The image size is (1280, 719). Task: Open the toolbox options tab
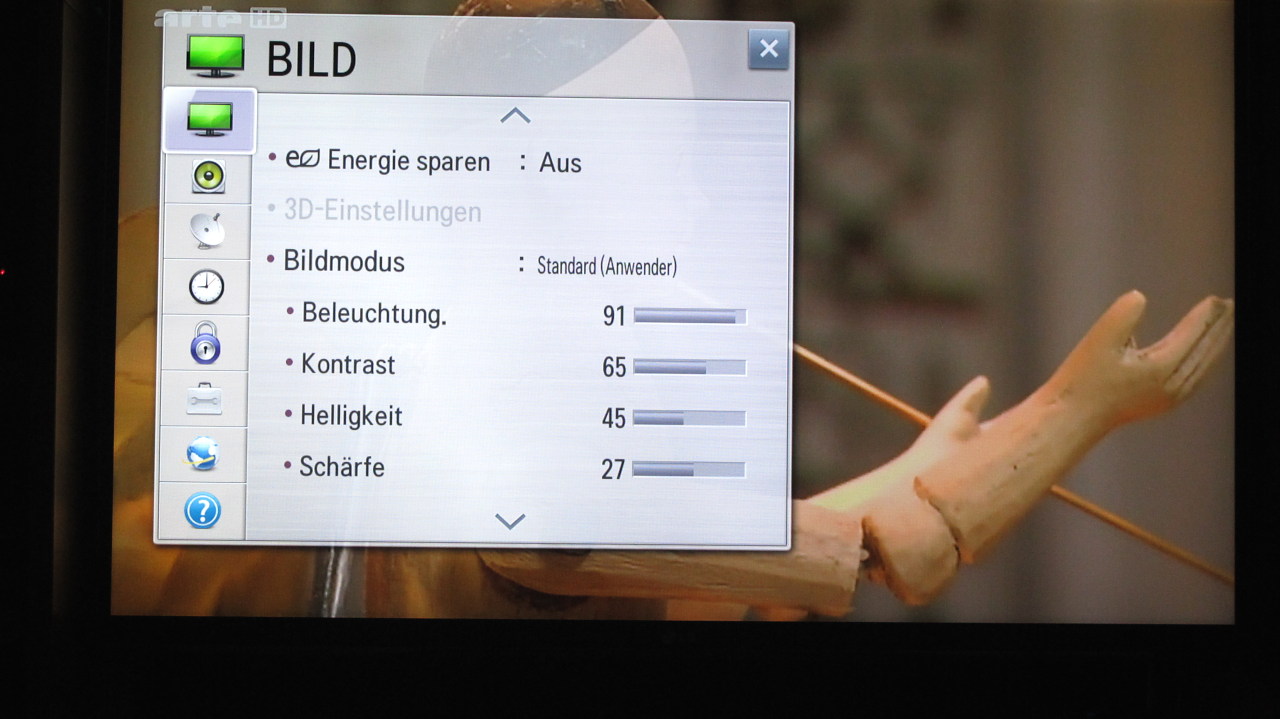(x=204, y=399)
